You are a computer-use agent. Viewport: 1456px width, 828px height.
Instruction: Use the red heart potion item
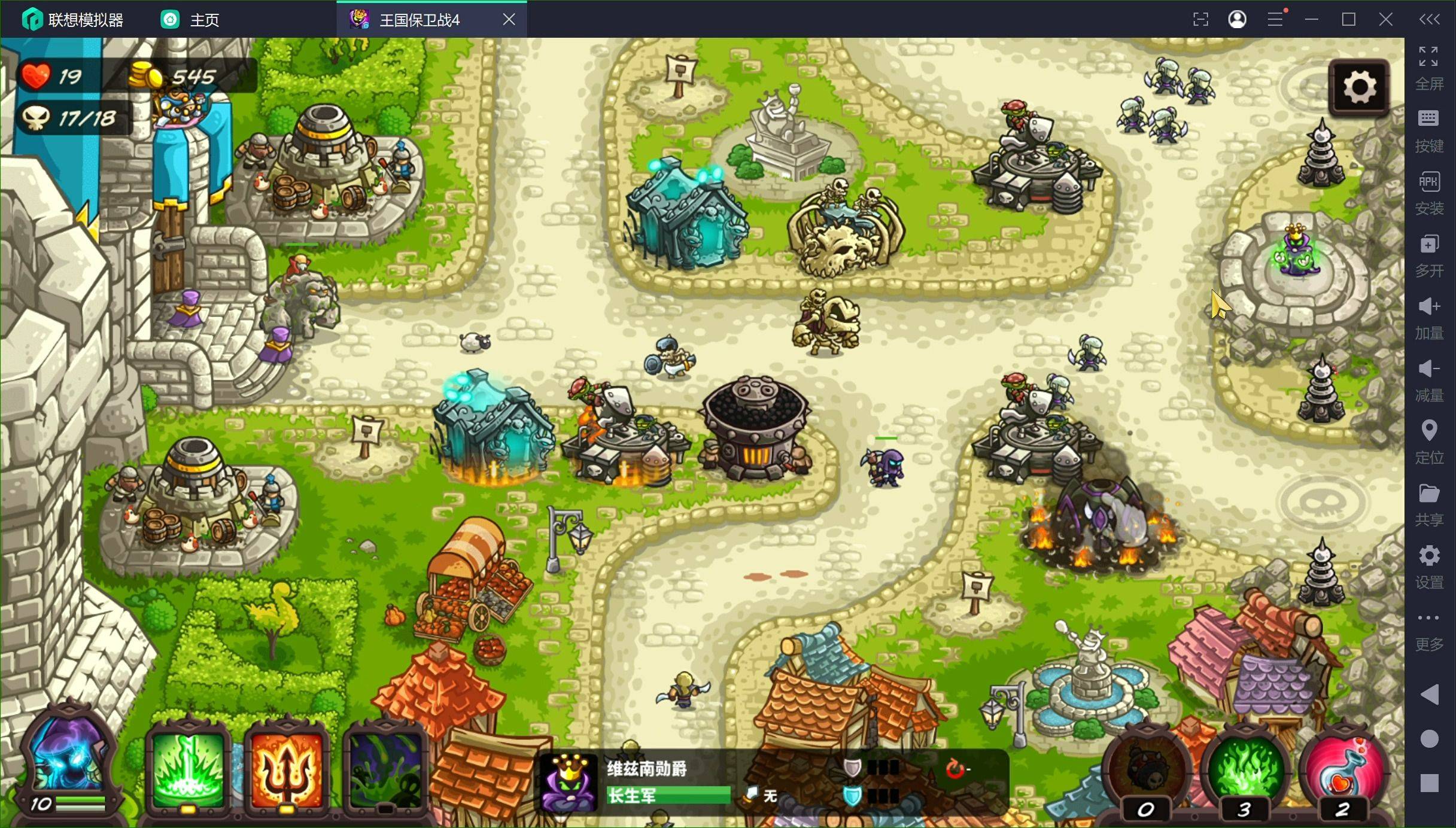(x=1343, y=769)
